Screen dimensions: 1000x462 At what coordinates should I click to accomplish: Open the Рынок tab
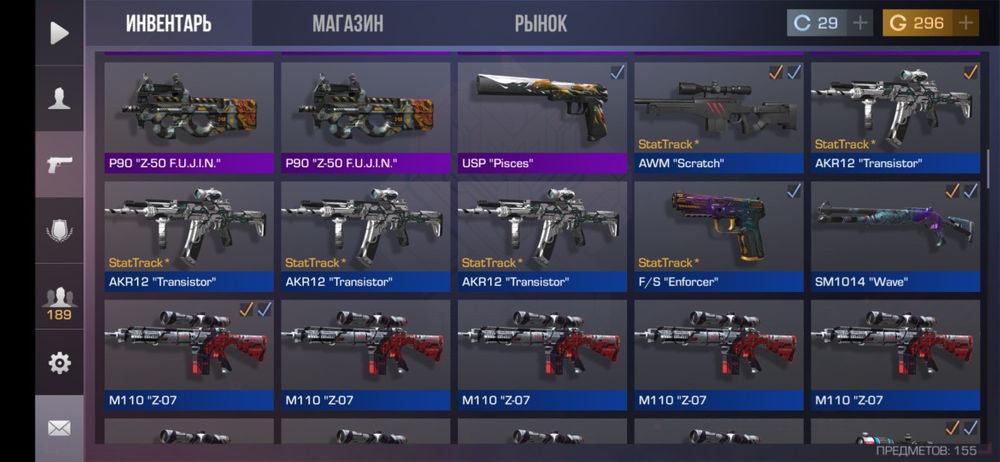540,23
